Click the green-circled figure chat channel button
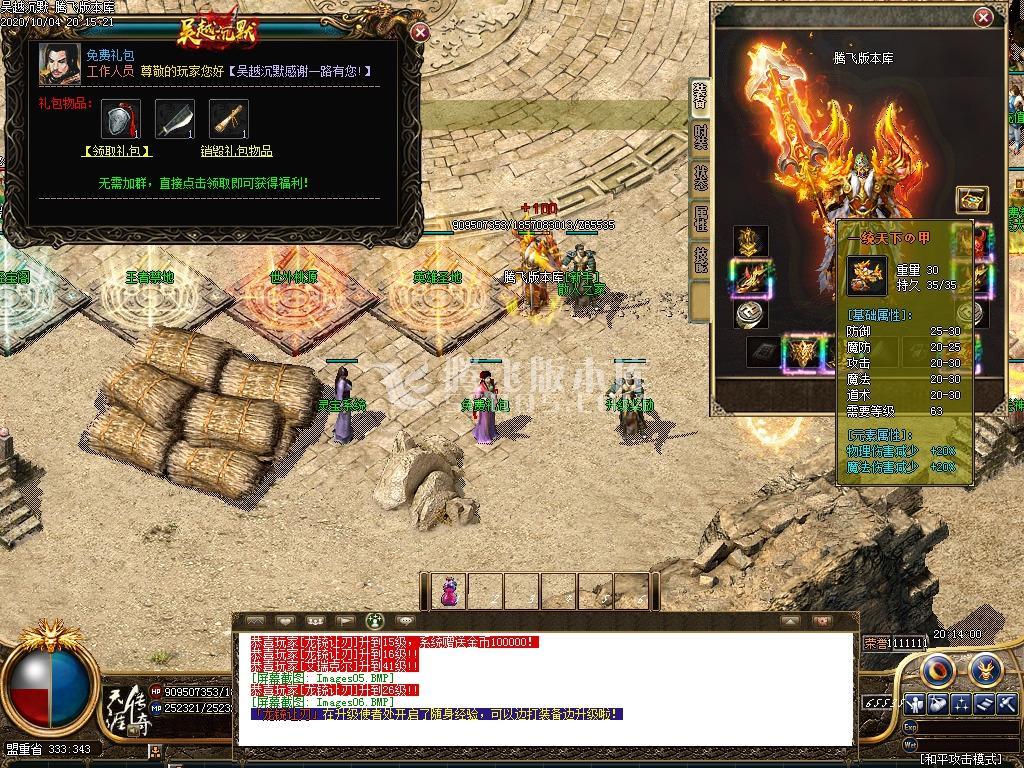1024x768 pixels. coord(375,621)
